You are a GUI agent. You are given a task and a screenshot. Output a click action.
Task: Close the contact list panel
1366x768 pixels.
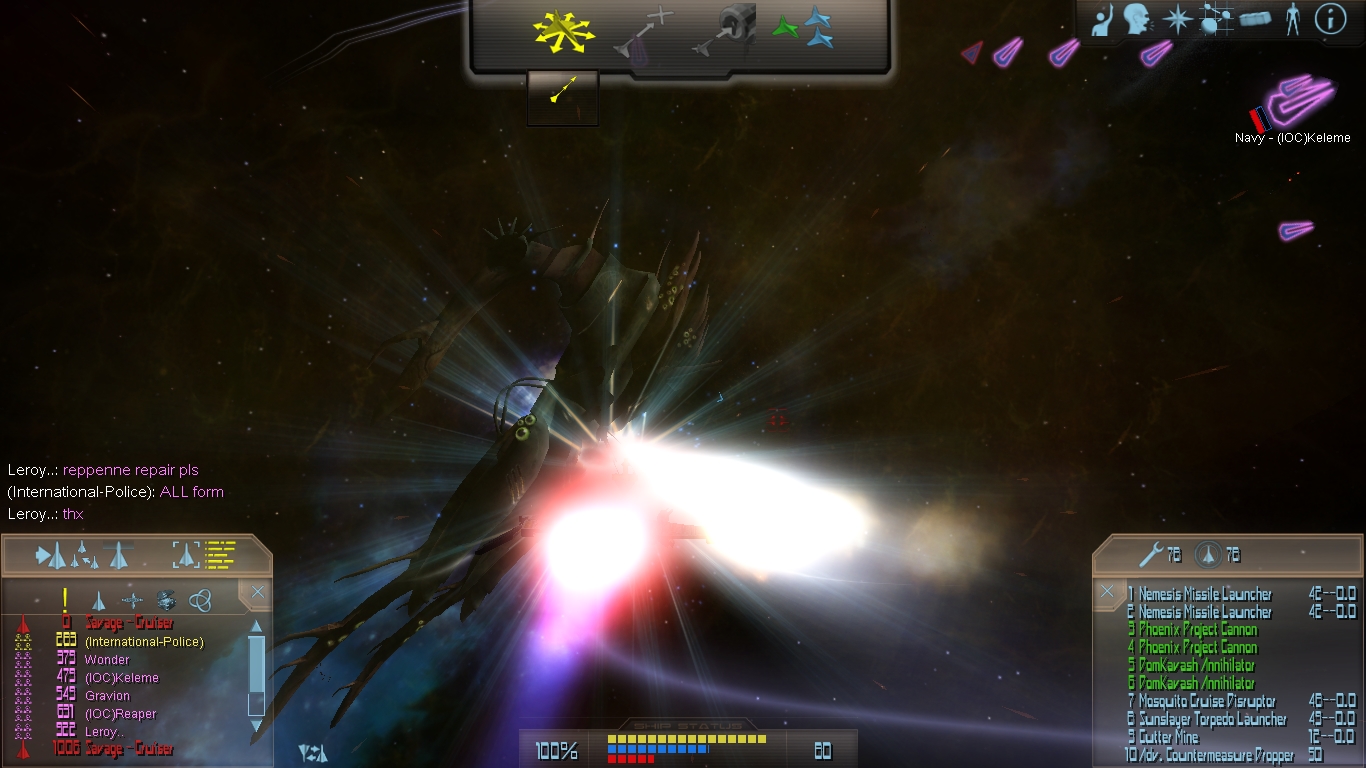click(258, 593)
